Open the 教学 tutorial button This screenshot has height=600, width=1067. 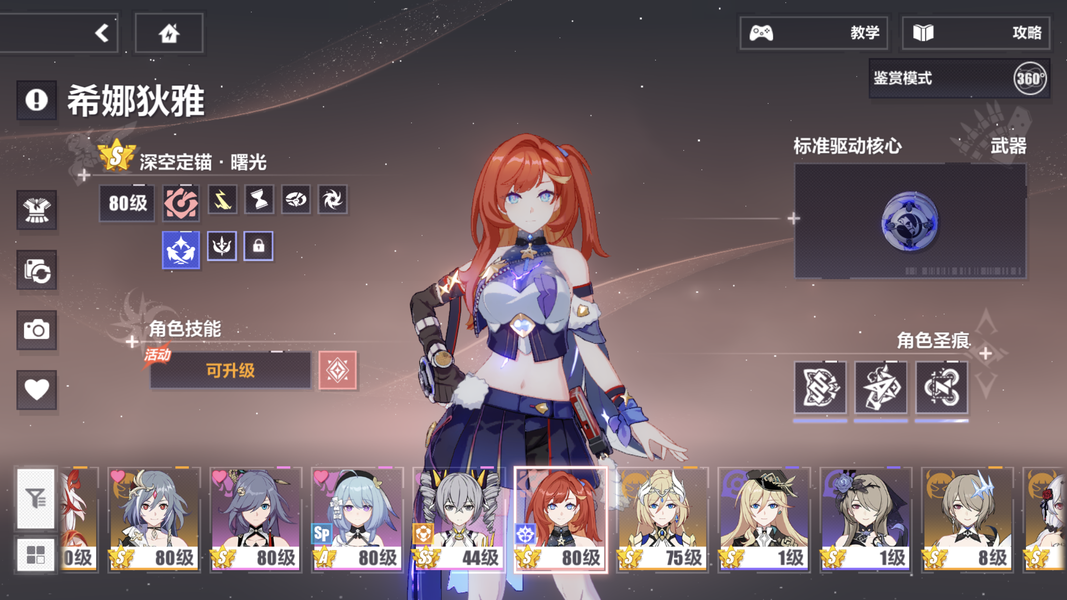[x=813, y=33]
